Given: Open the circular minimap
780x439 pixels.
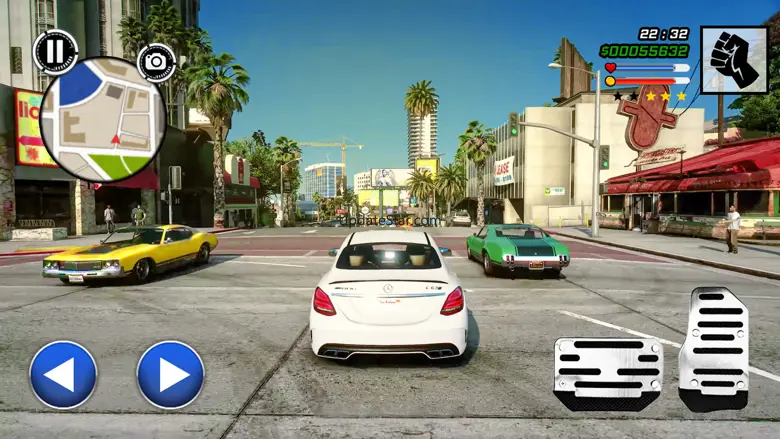Looking at the screenshot, I should pyautogui.click(x=103, y=119).
